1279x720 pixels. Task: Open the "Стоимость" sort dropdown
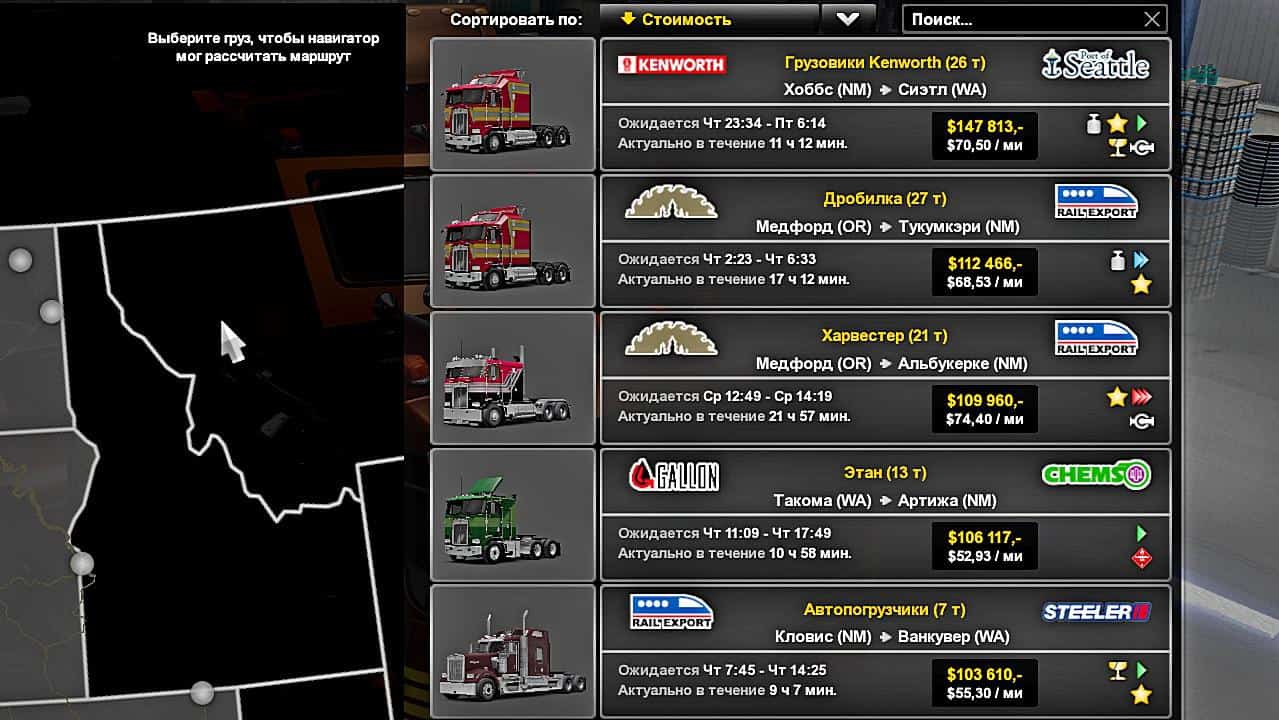pyautogui.click(x=708, y=19)
